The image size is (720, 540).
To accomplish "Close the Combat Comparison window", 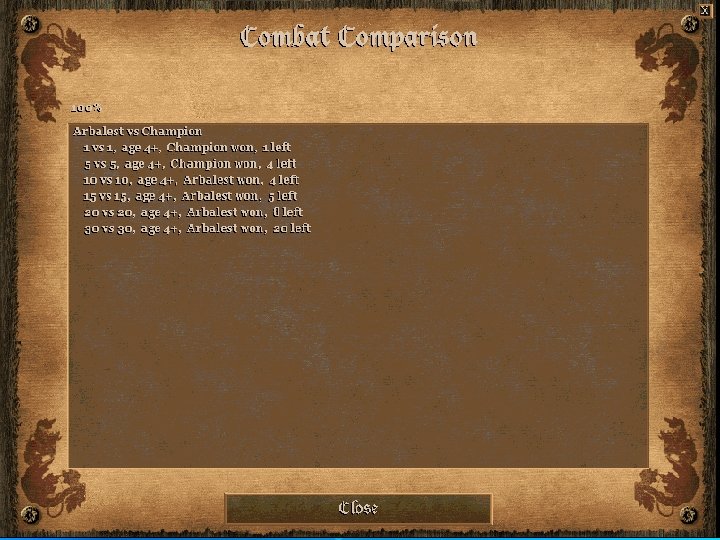I will click(358, 508).
